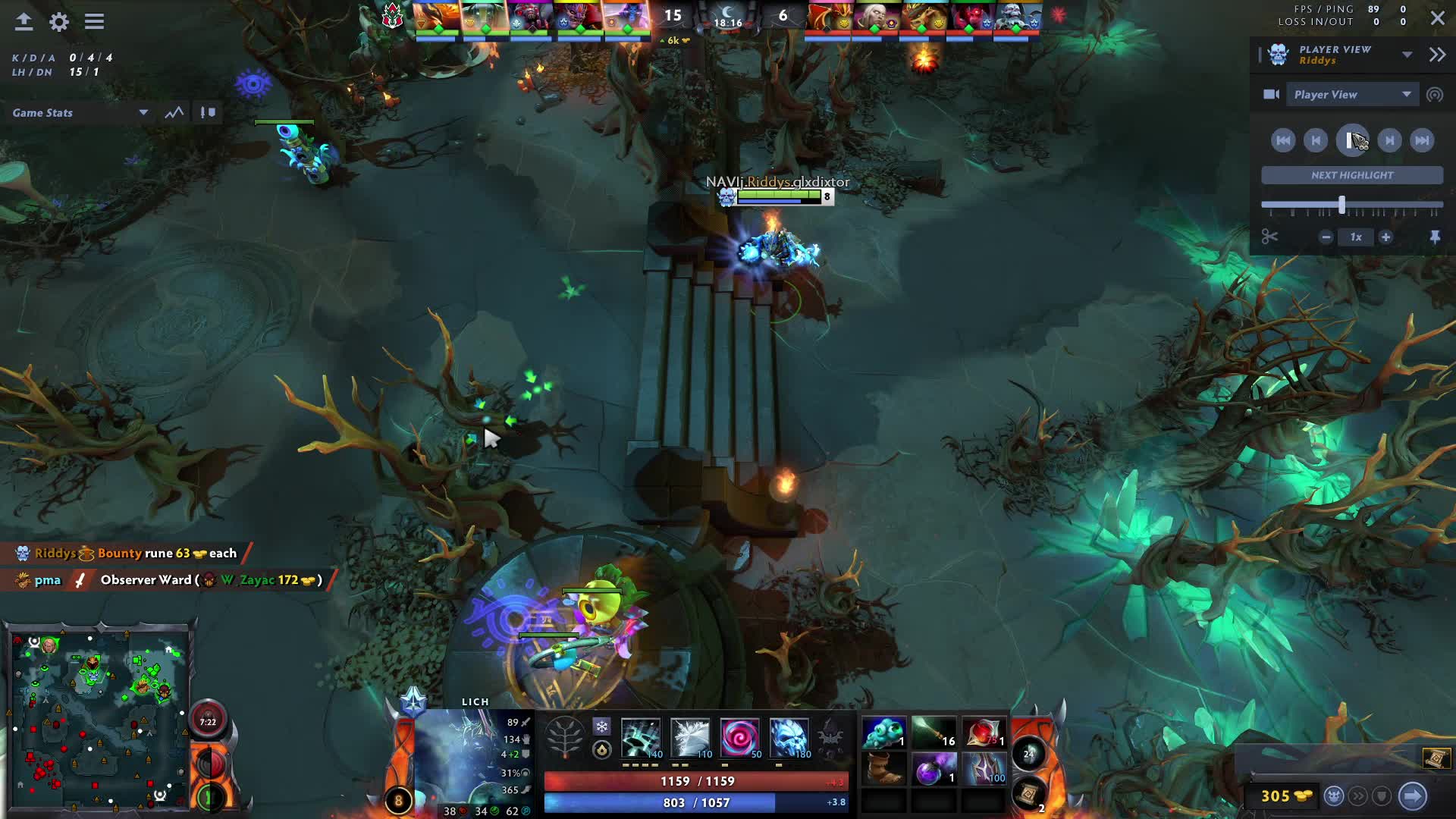Select the boots item slot
This screenshot has width=1456, height=819.
pos(883,769)
